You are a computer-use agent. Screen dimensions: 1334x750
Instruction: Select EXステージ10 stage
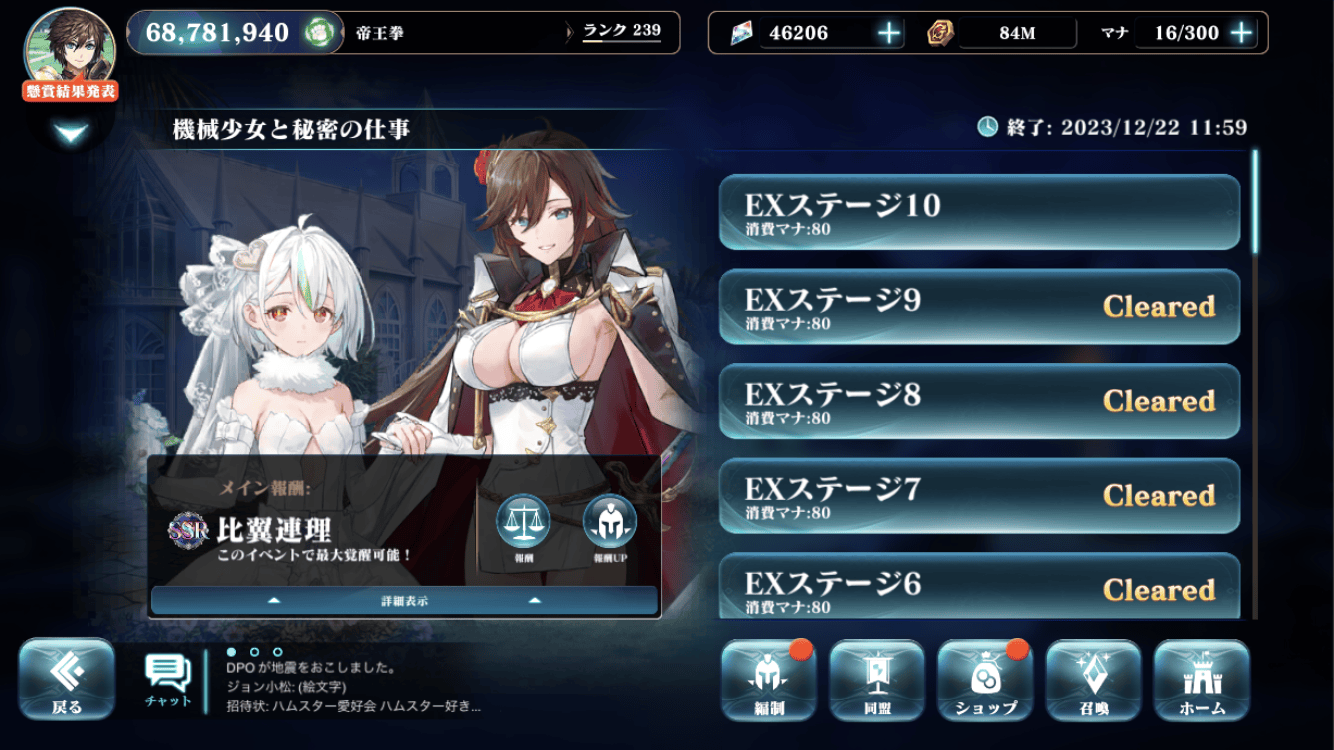click(979, 212)
